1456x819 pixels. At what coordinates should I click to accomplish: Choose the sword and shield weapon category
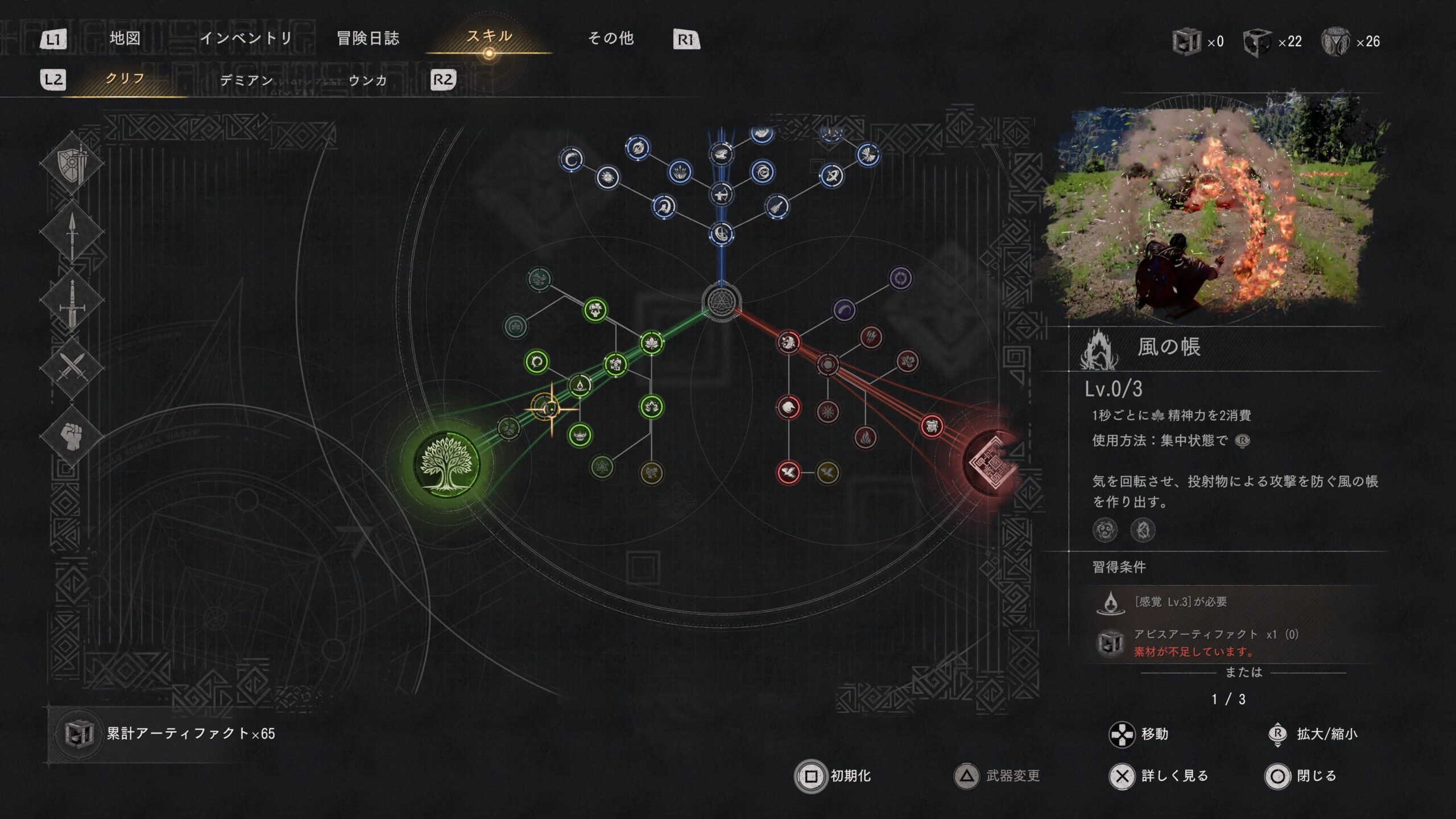pyautogui.click(x=72, y=164)
